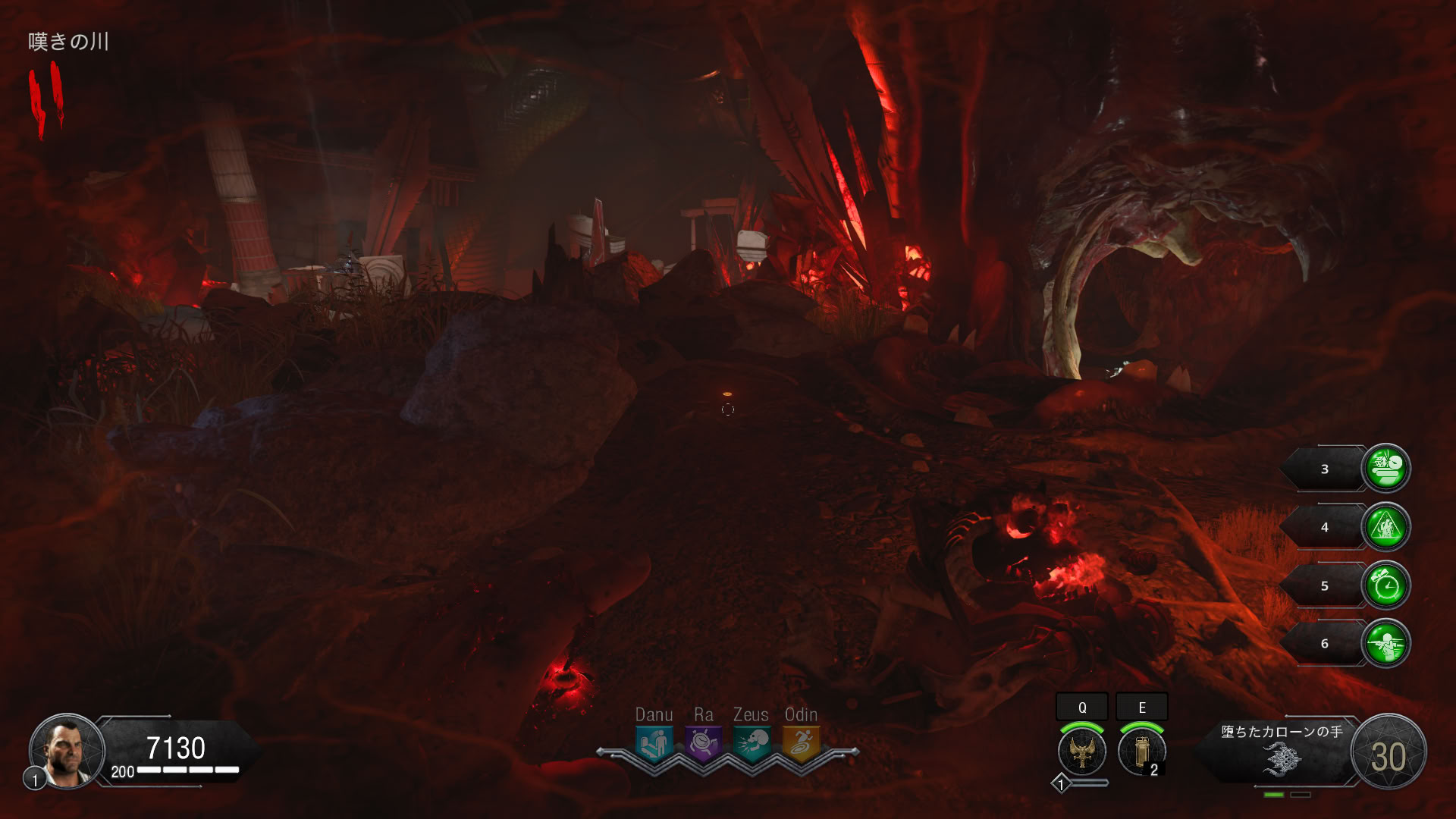Viewport: 1456px width, 819px height.
Task: Select the Danu perk icon
Action: click(x=654, y=744)
